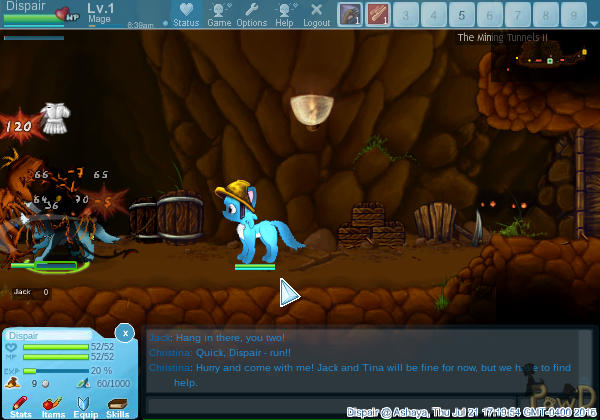
Task: Show the Equip screen
Action: [x=85, y=404]
